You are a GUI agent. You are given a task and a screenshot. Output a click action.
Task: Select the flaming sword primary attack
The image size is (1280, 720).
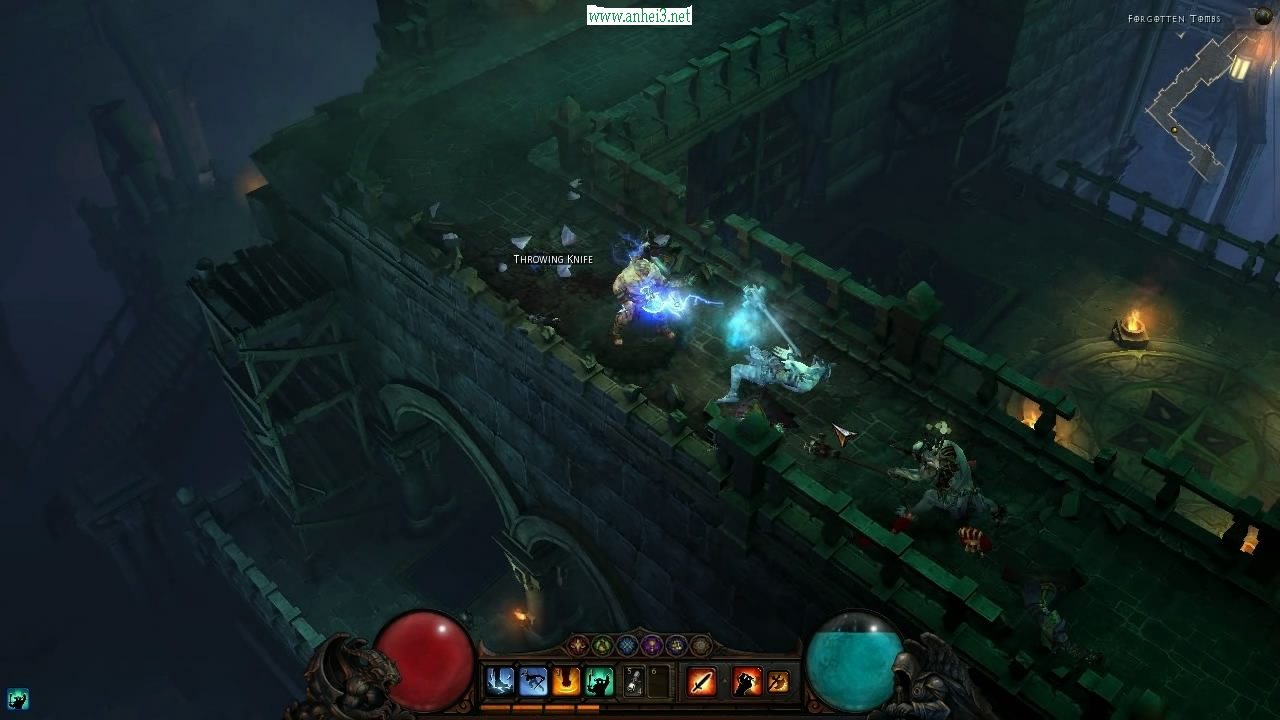pos(702,682)
